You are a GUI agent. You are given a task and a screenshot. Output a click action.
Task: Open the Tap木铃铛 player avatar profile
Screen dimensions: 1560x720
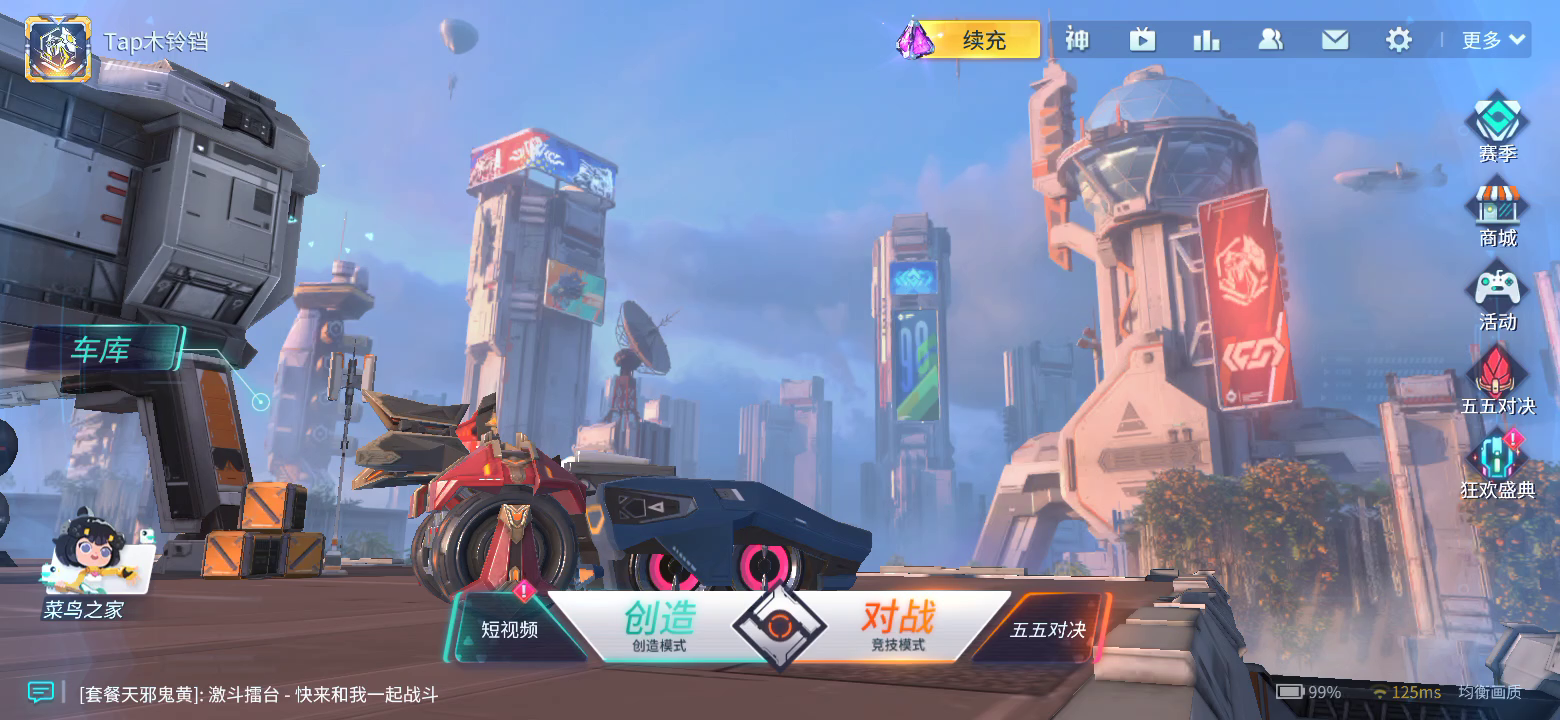click(58, 49)
